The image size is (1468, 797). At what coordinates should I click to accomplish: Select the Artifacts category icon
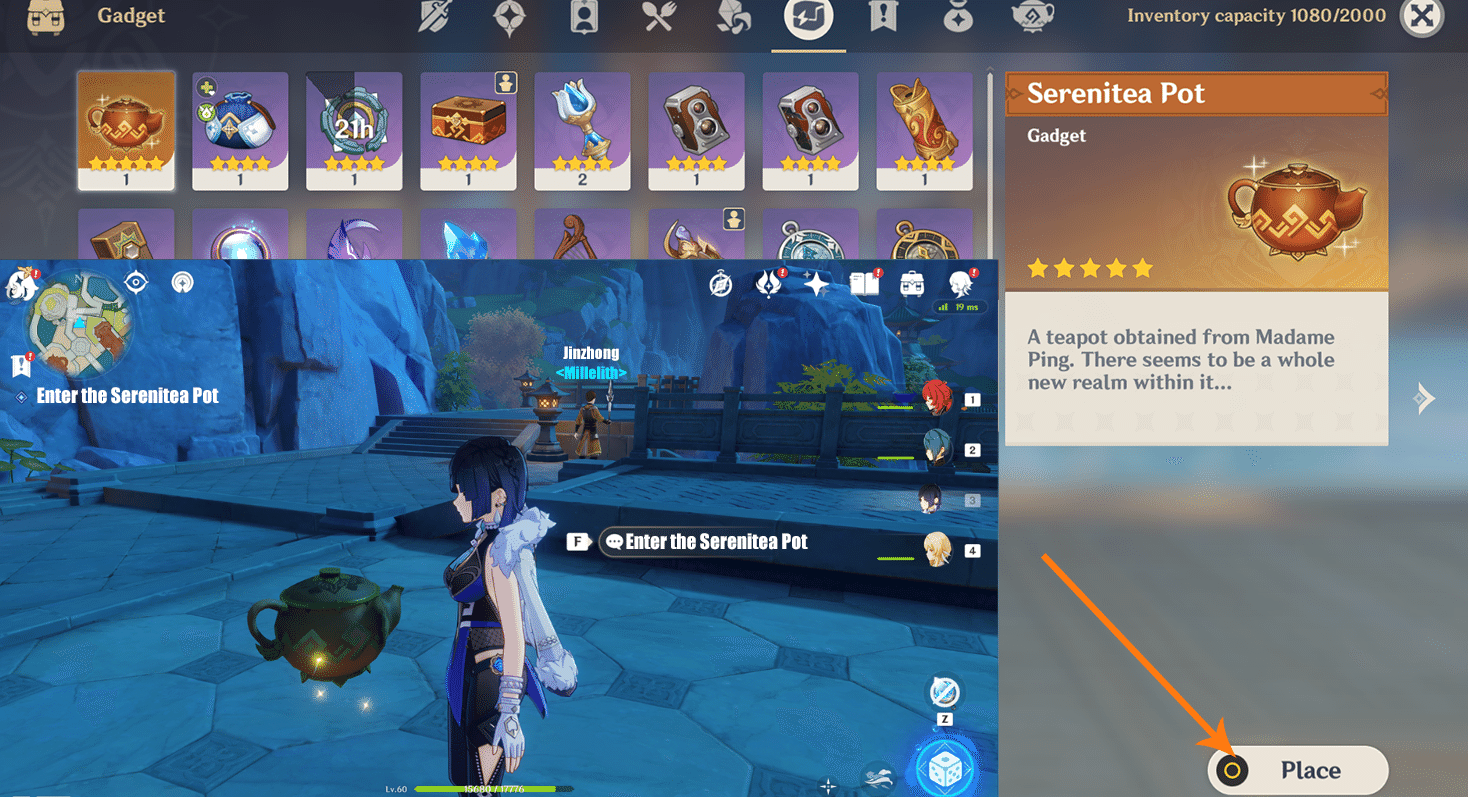pyautogui.click(x=509, y=17)
